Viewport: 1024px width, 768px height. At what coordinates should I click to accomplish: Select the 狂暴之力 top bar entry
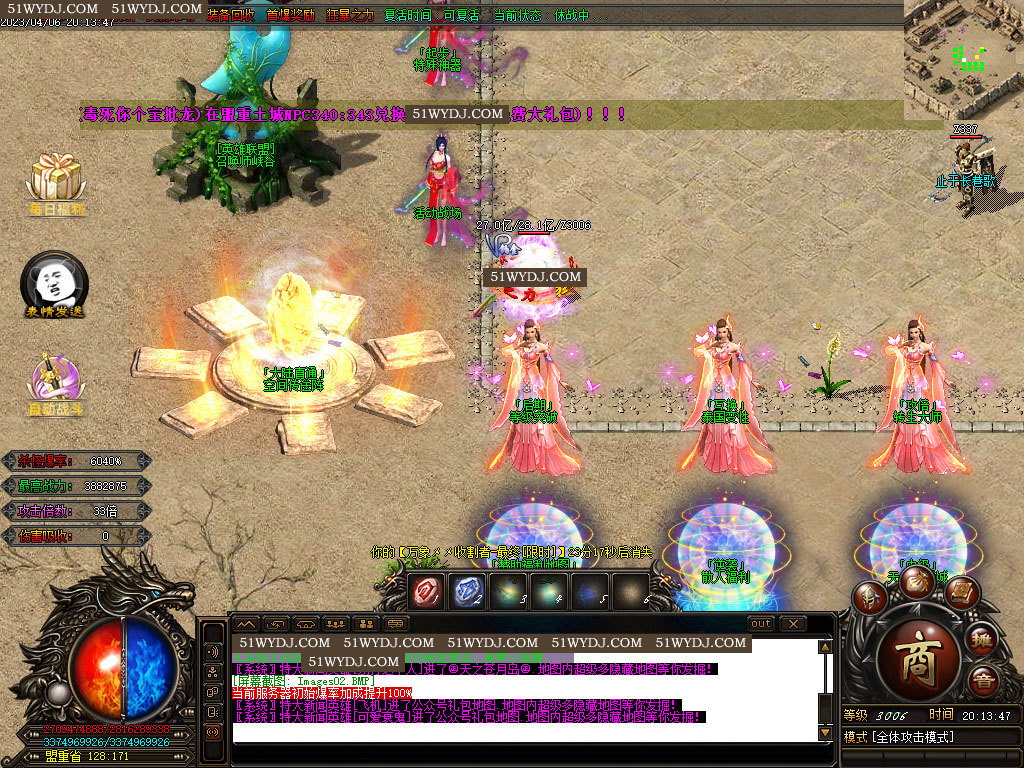pos(349,16)
